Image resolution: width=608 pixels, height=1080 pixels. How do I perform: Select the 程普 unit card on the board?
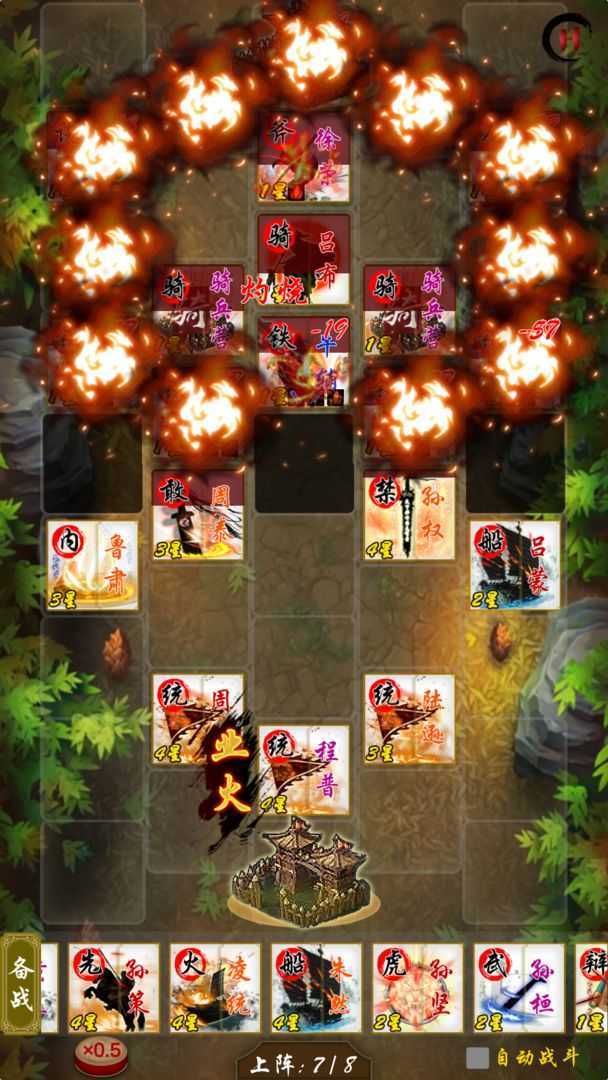pos(304,770)
